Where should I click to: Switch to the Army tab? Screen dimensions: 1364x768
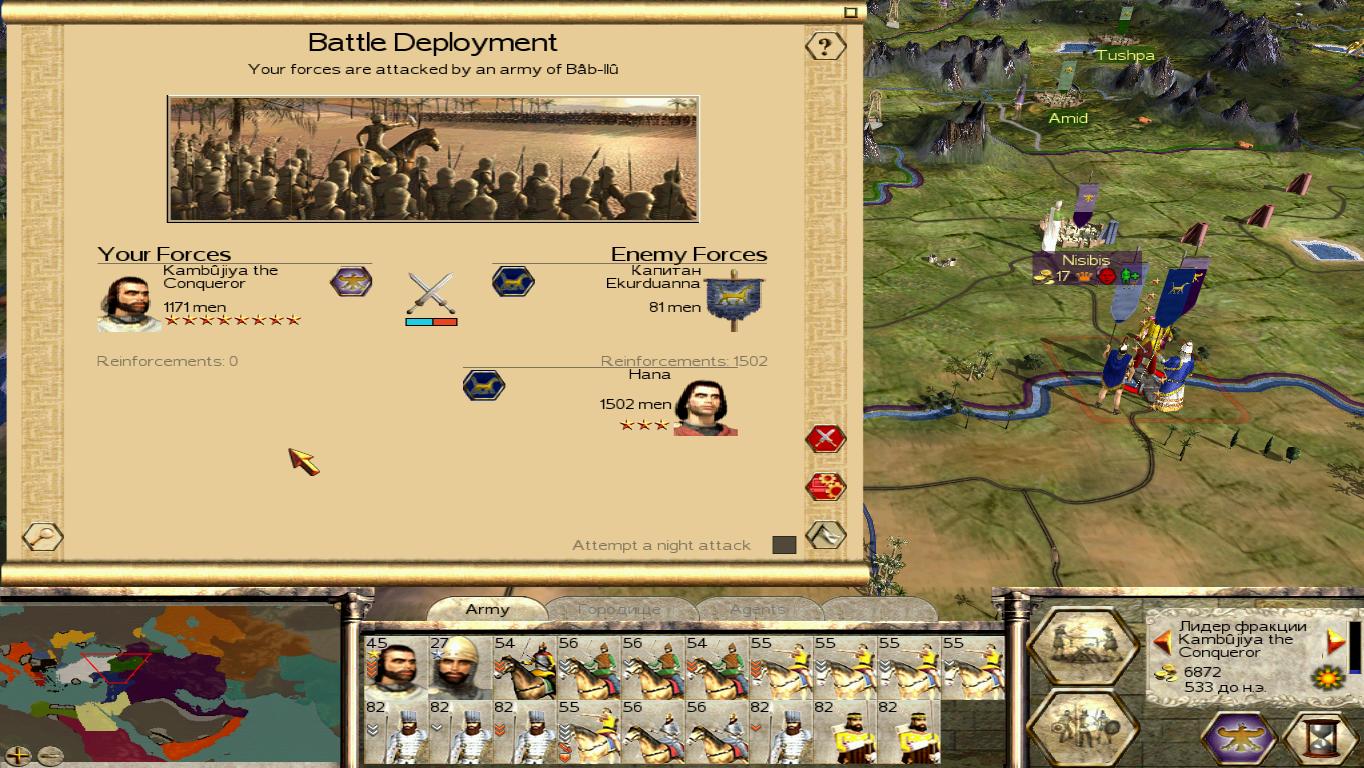pos(487,609)
